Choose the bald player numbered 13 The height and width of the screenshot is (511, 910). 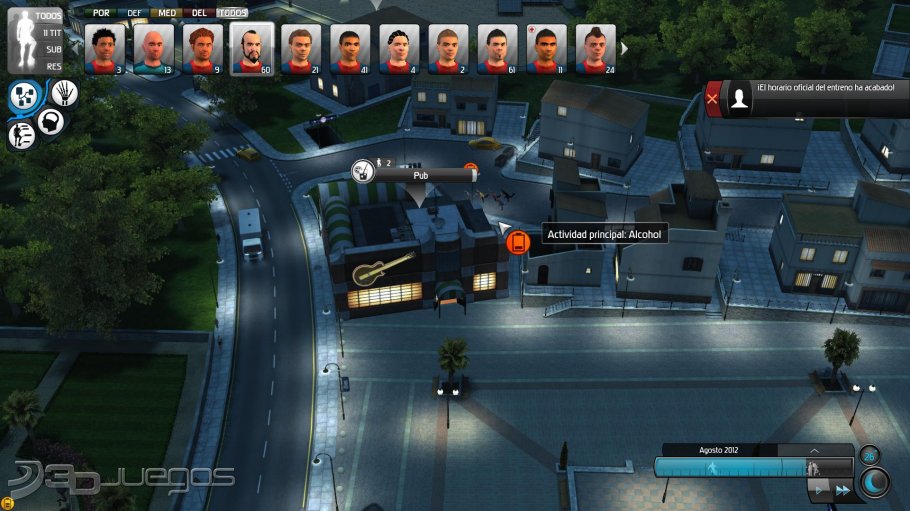tap(153, 48)
